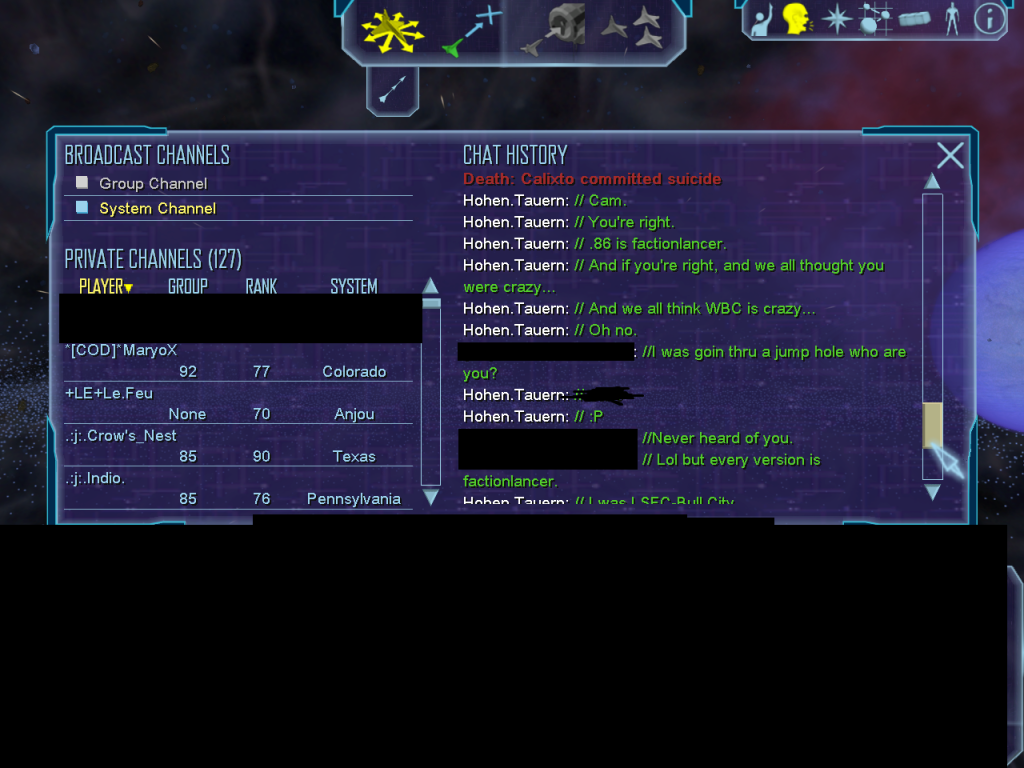Sort the private channels by Player column

pos(105,287)
